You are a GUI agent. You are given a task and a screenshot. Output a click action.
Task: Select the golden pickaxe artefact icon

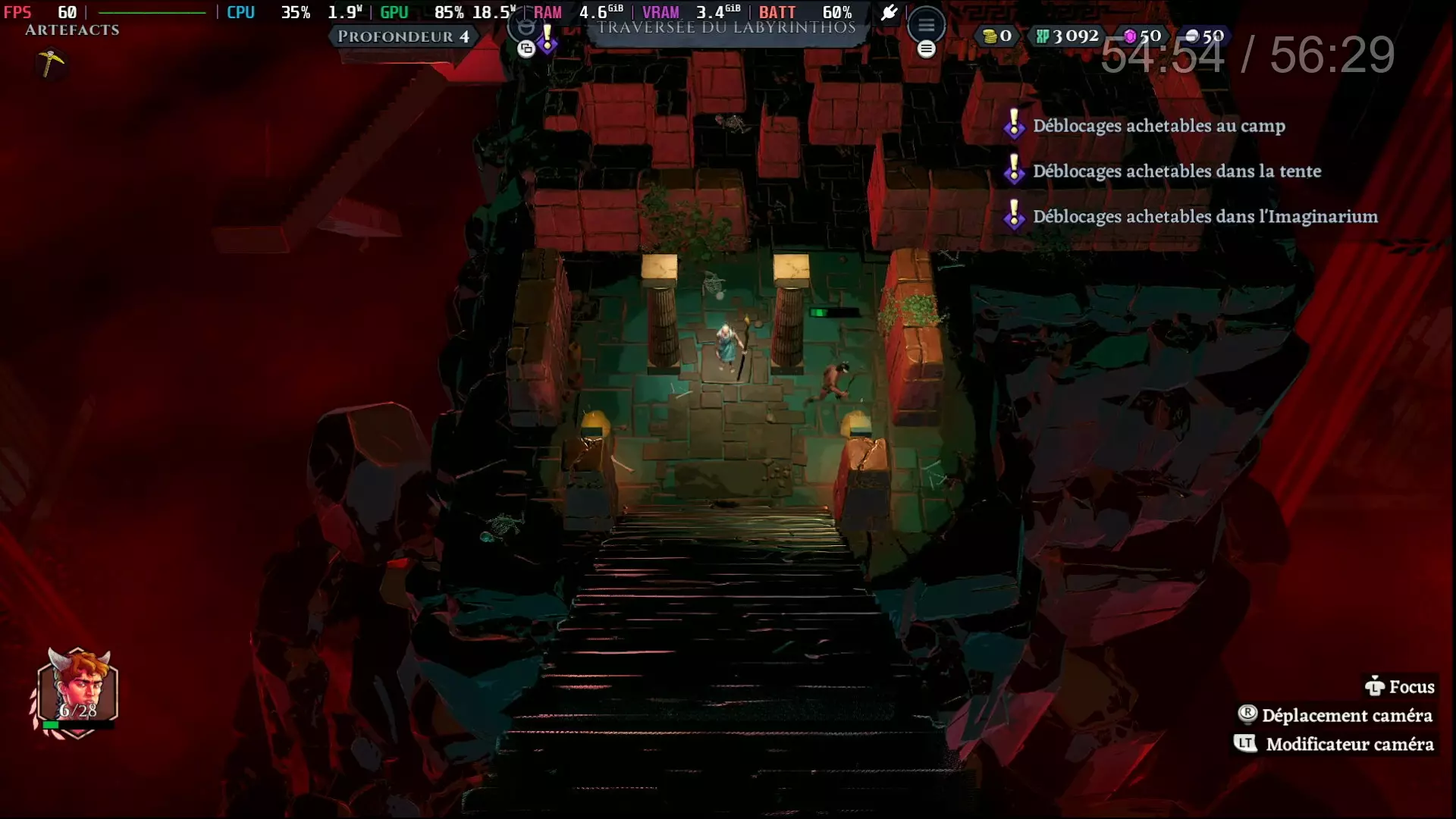[51, 63]
